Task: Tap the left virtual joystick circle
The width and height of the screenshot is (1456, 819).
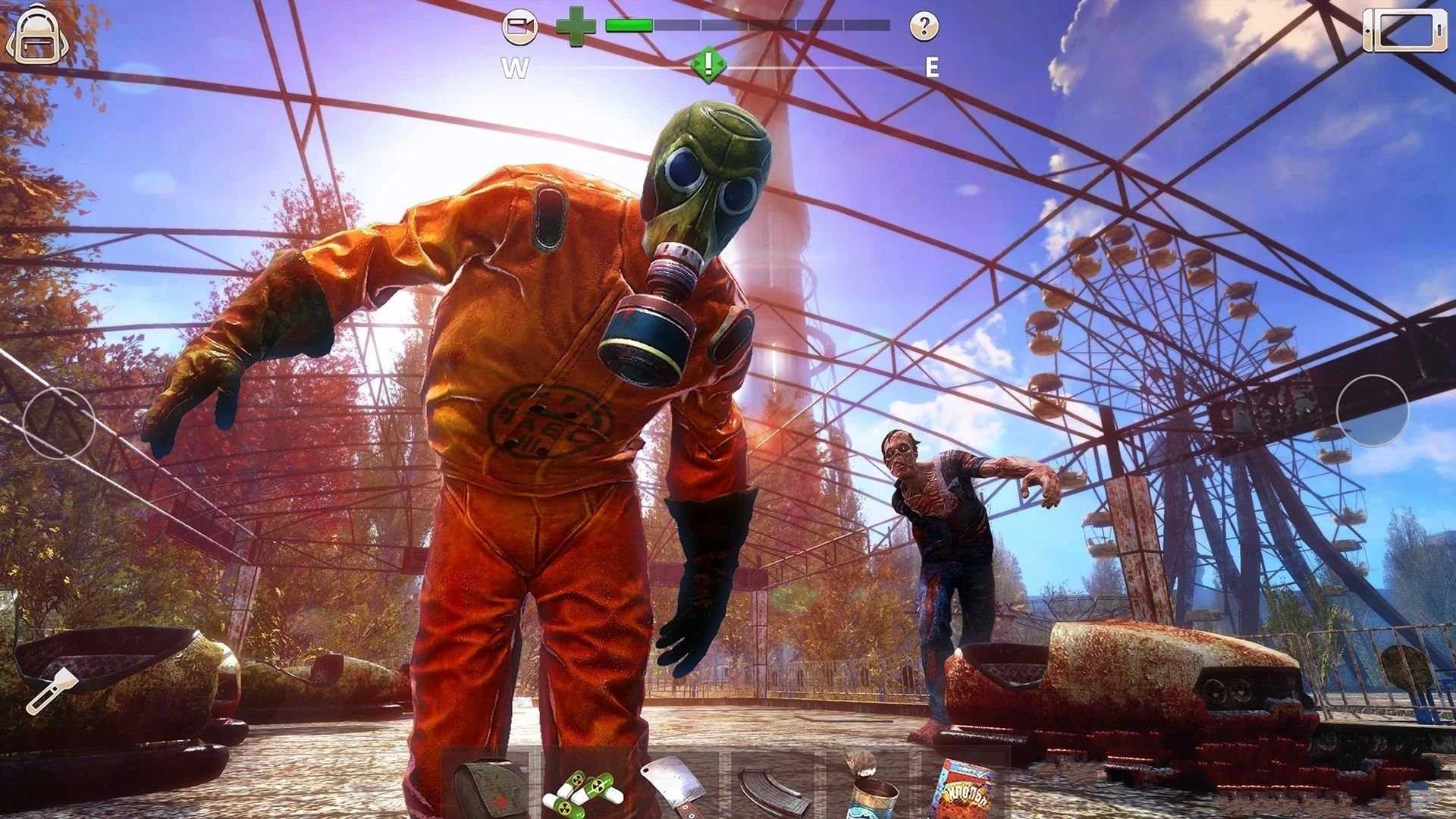Action: (x=59, y=422)
